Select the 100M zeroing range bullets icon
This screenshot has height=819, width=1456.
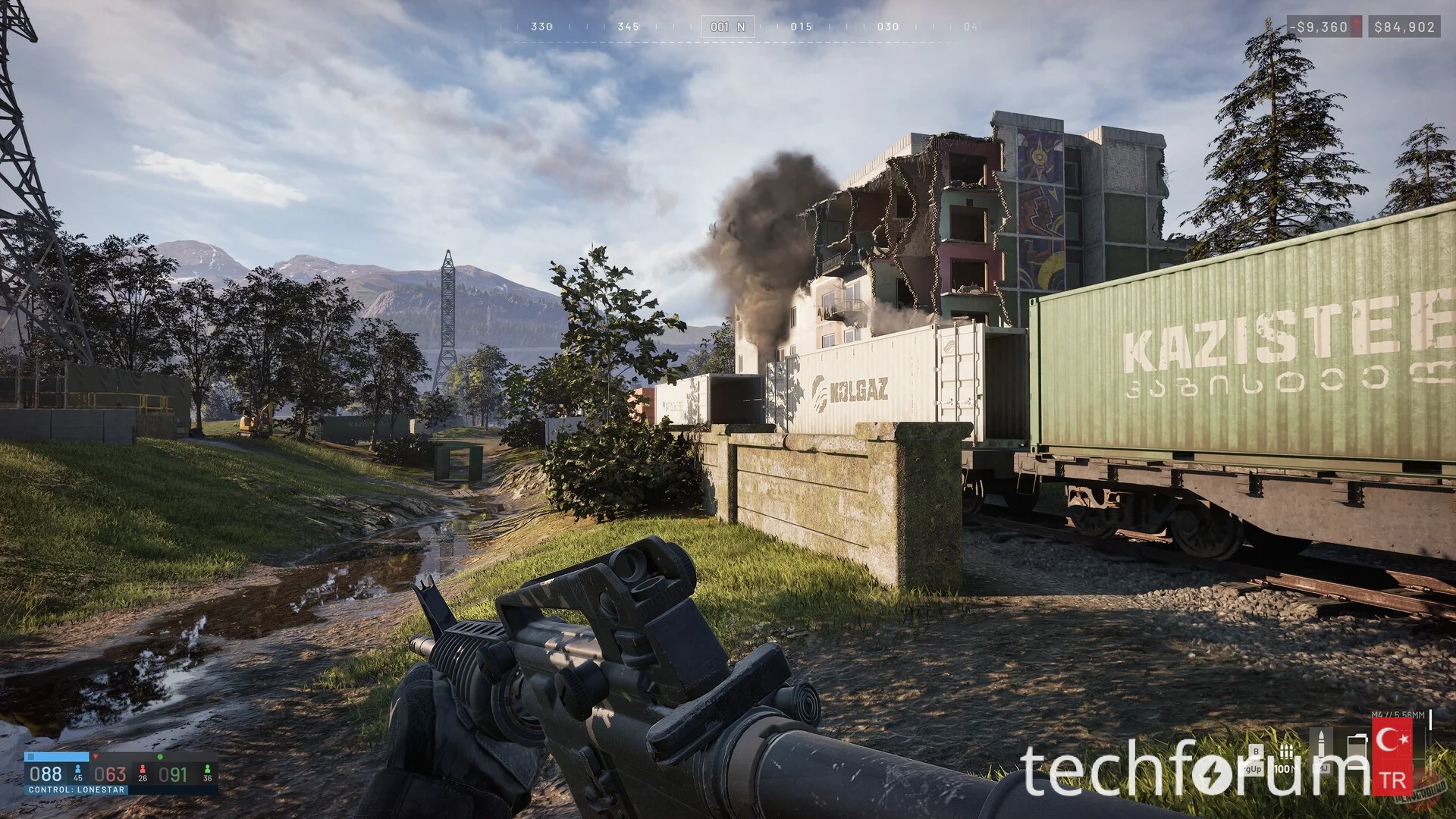click(1285, 752)
